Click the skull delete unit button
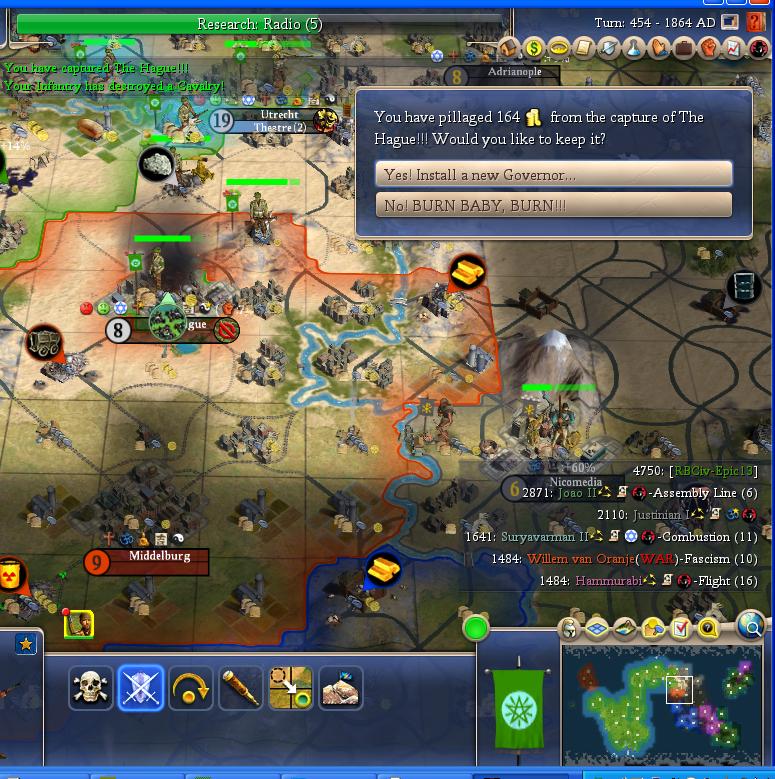Screen dimensions: 775x779 point(91,688)
